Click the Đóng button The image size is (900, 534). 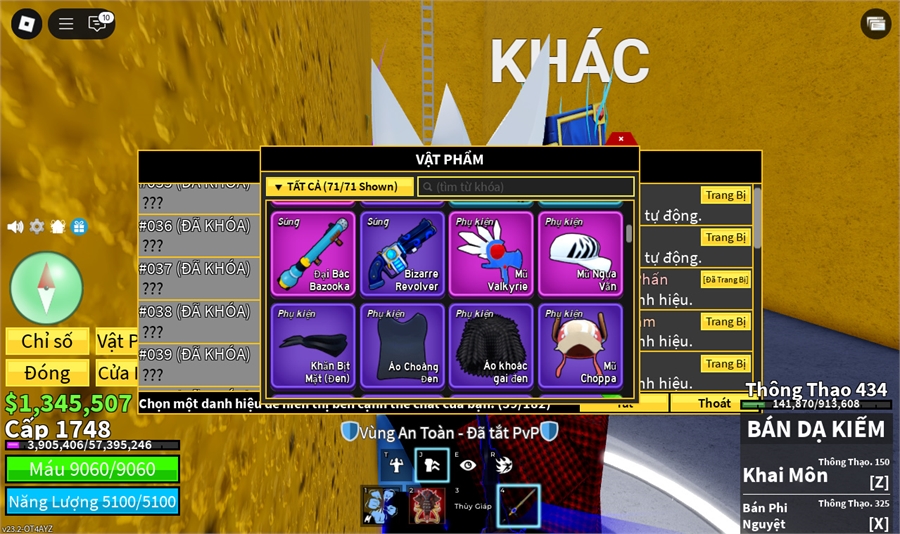47,373
